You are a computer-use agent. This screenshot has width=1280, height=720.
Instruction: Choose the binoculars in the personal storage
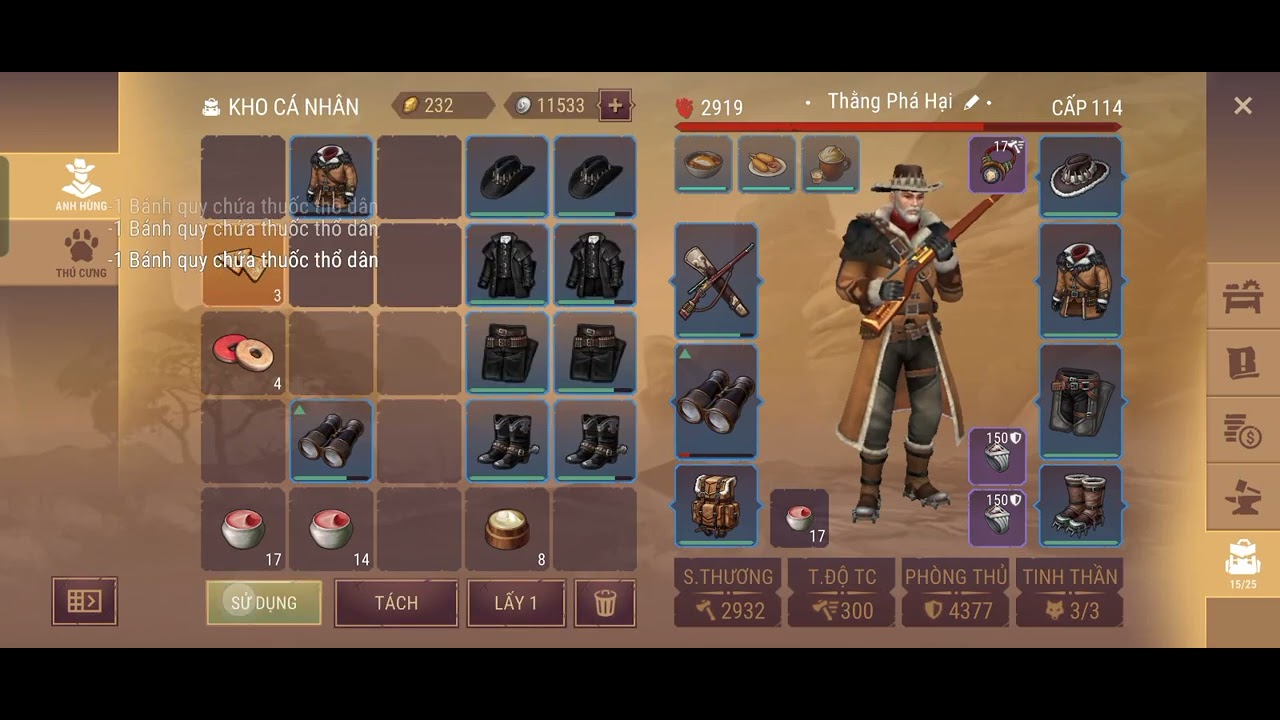[331, 440]
